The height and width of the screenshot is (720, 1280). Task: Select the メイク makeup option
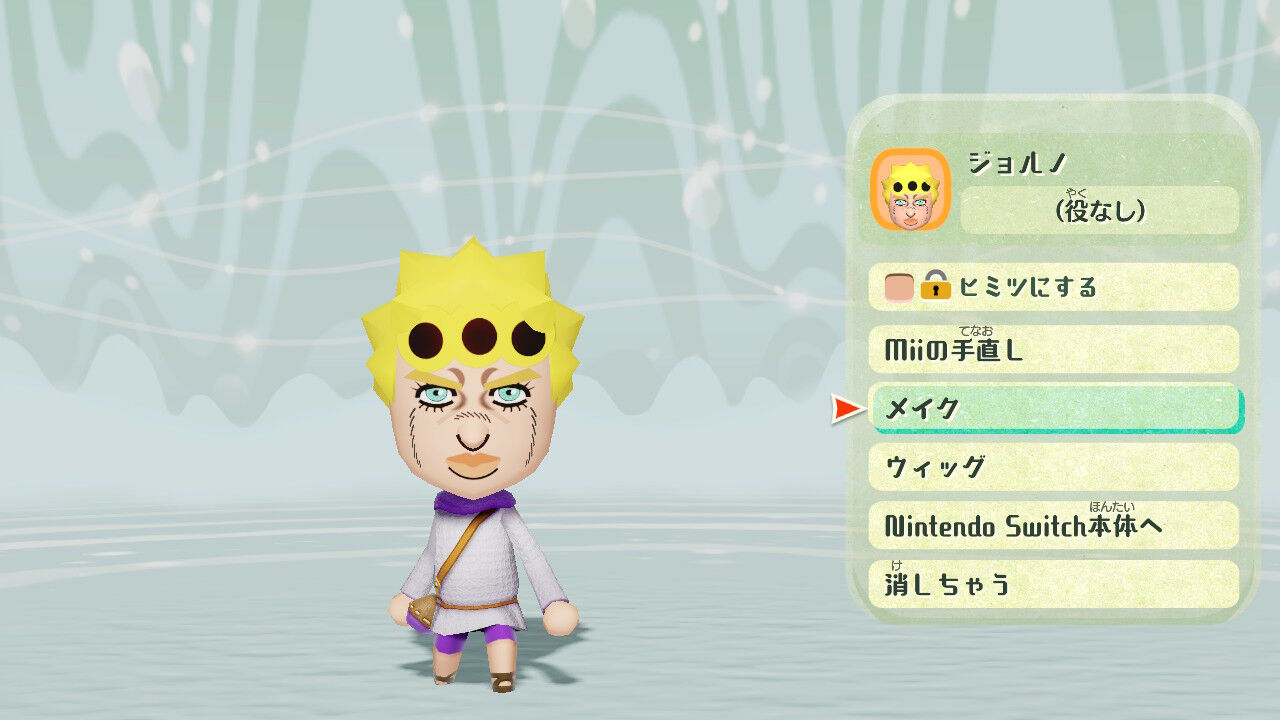[1050, 408]
